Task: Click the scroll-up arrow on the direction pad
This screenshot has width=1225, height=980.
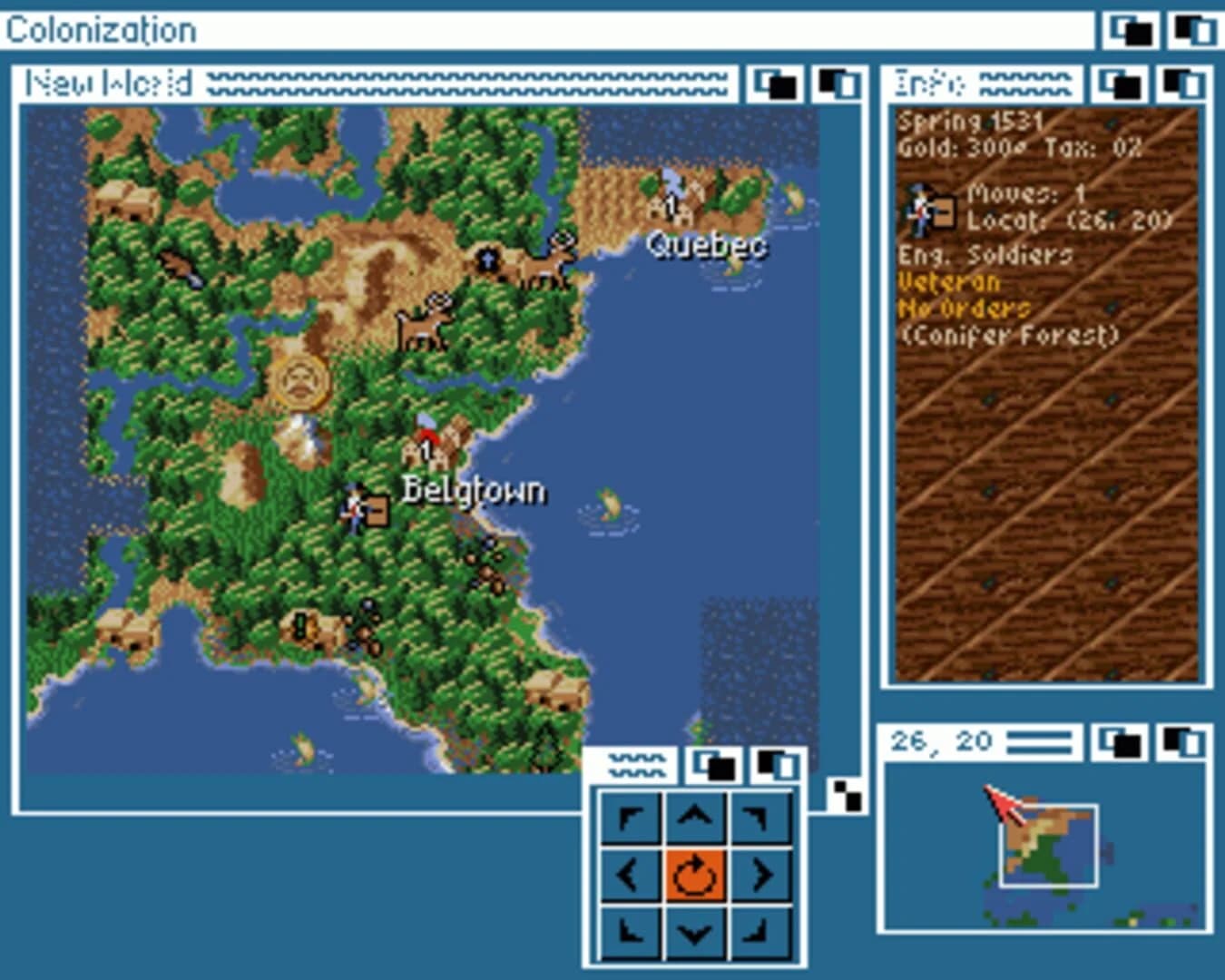Action: tap(692, 814)
